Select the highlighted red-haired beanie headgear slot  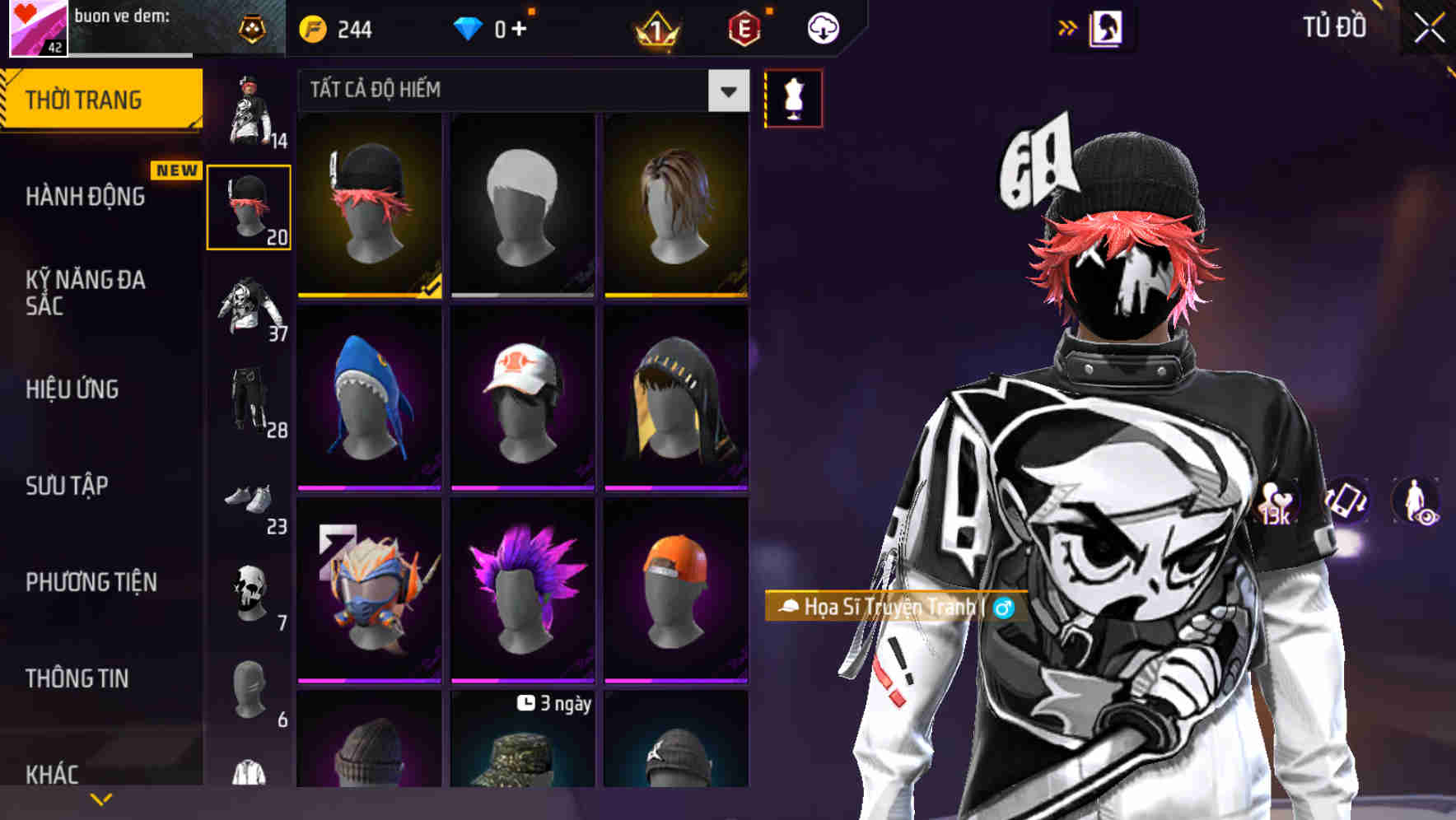[x=249, y=206]
